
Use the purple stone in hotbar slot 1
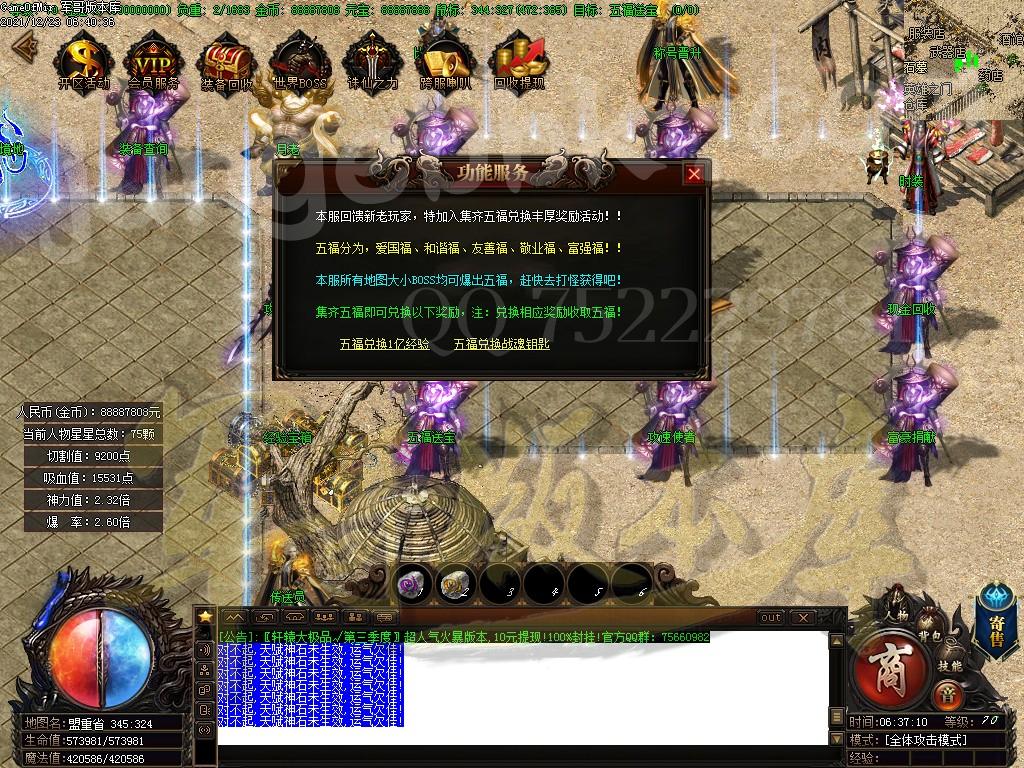pyautogui.click(x=410, y=583)
